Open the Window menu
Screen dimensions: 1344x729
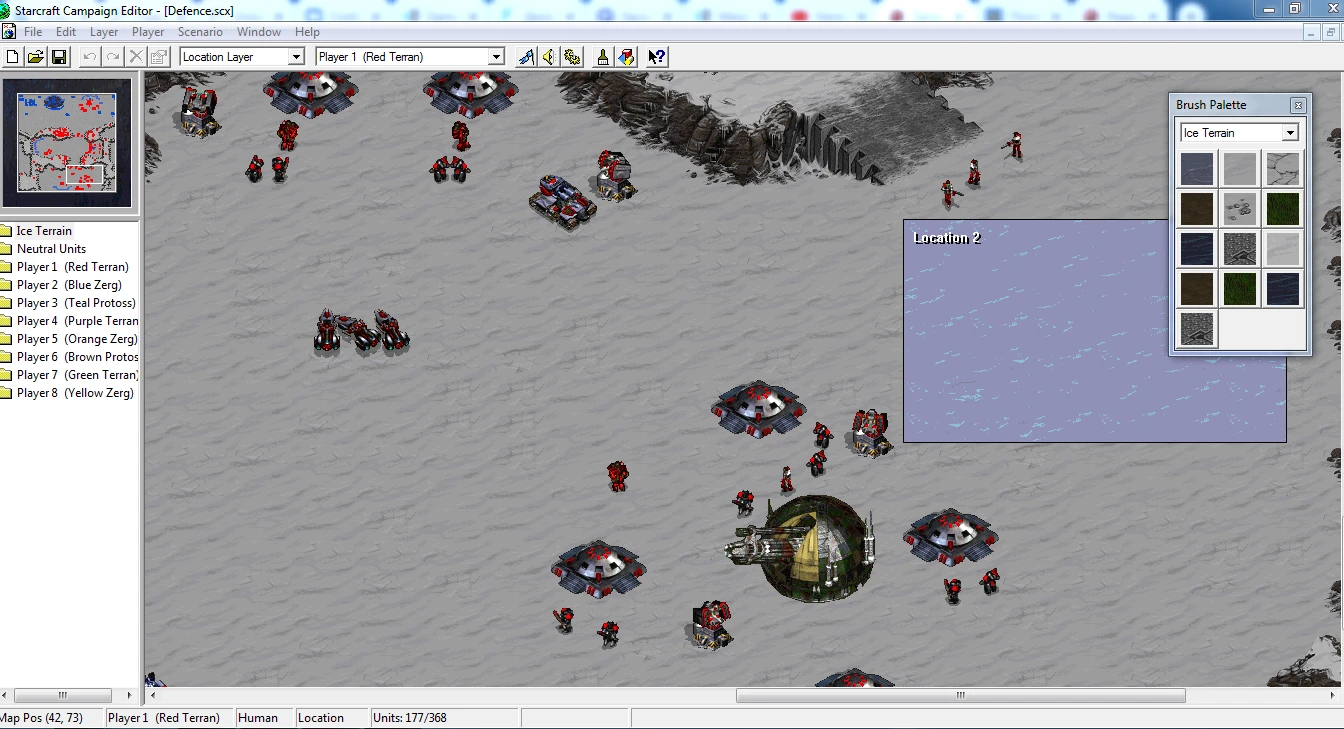pos(259,31)
